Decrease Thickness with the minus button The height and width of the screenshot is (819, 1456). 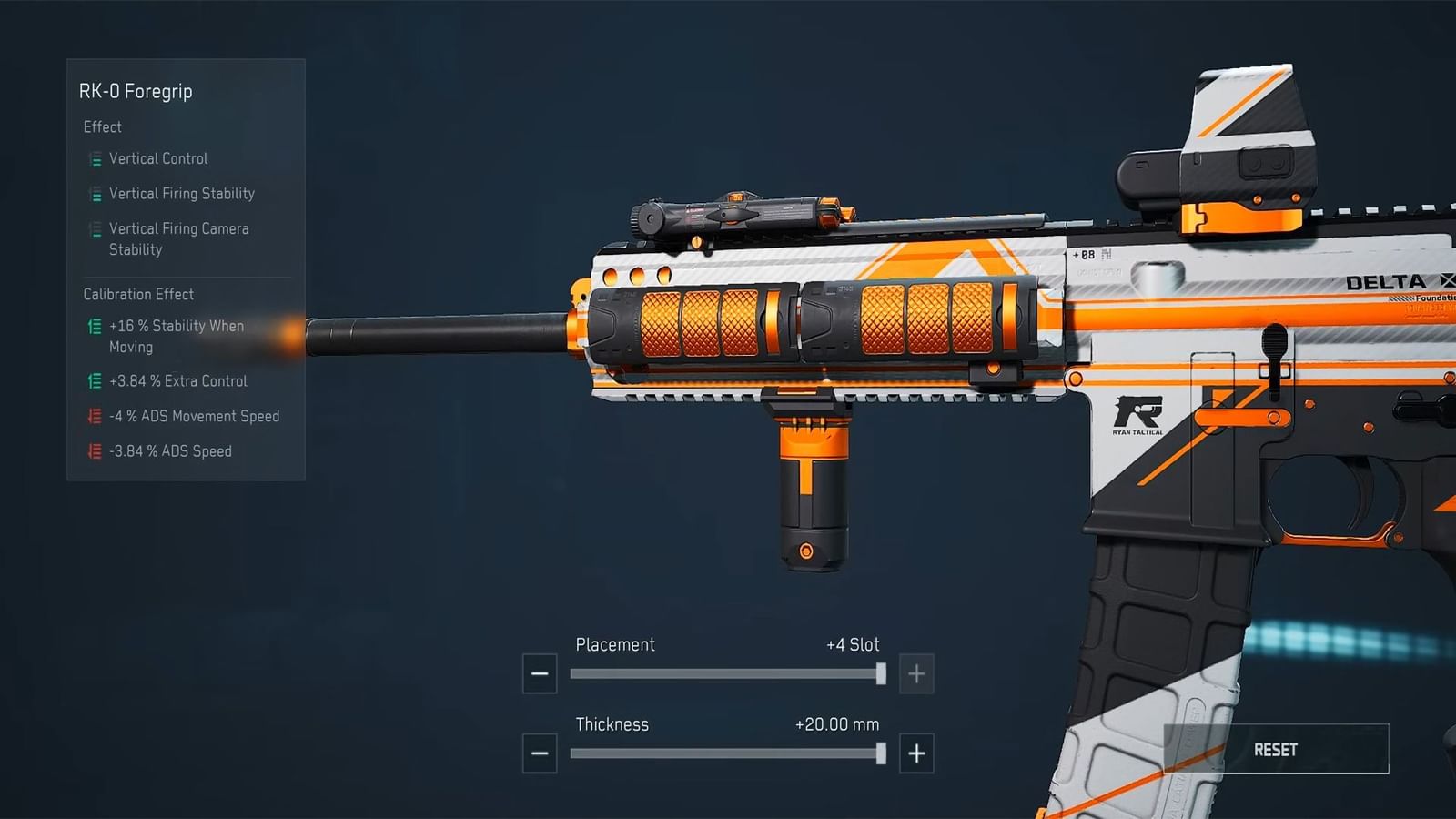click(x=539, y=753)
